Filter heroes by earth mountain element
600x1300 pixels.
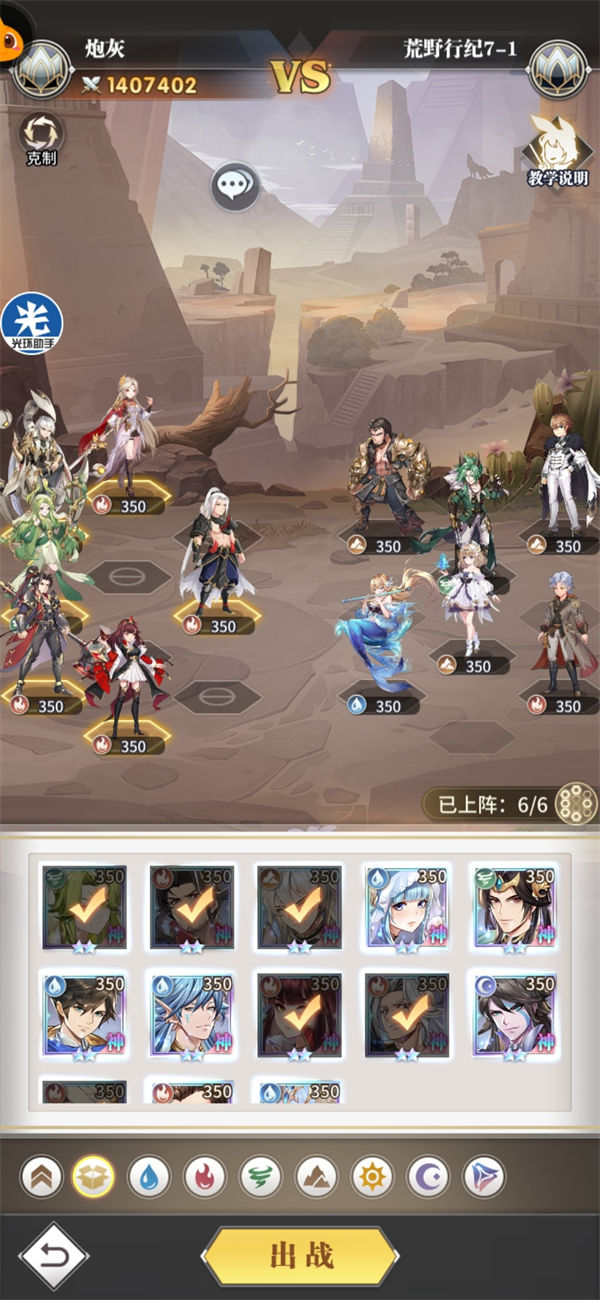tap(316, 1177)
